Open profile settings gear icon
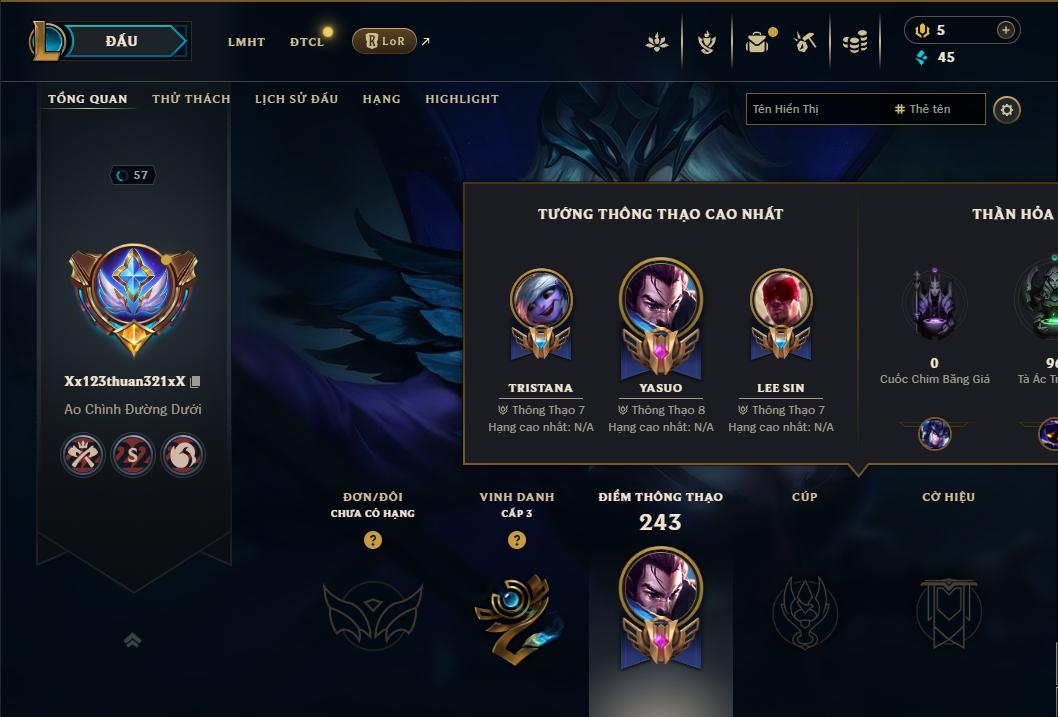 (x=1007, y=110)
